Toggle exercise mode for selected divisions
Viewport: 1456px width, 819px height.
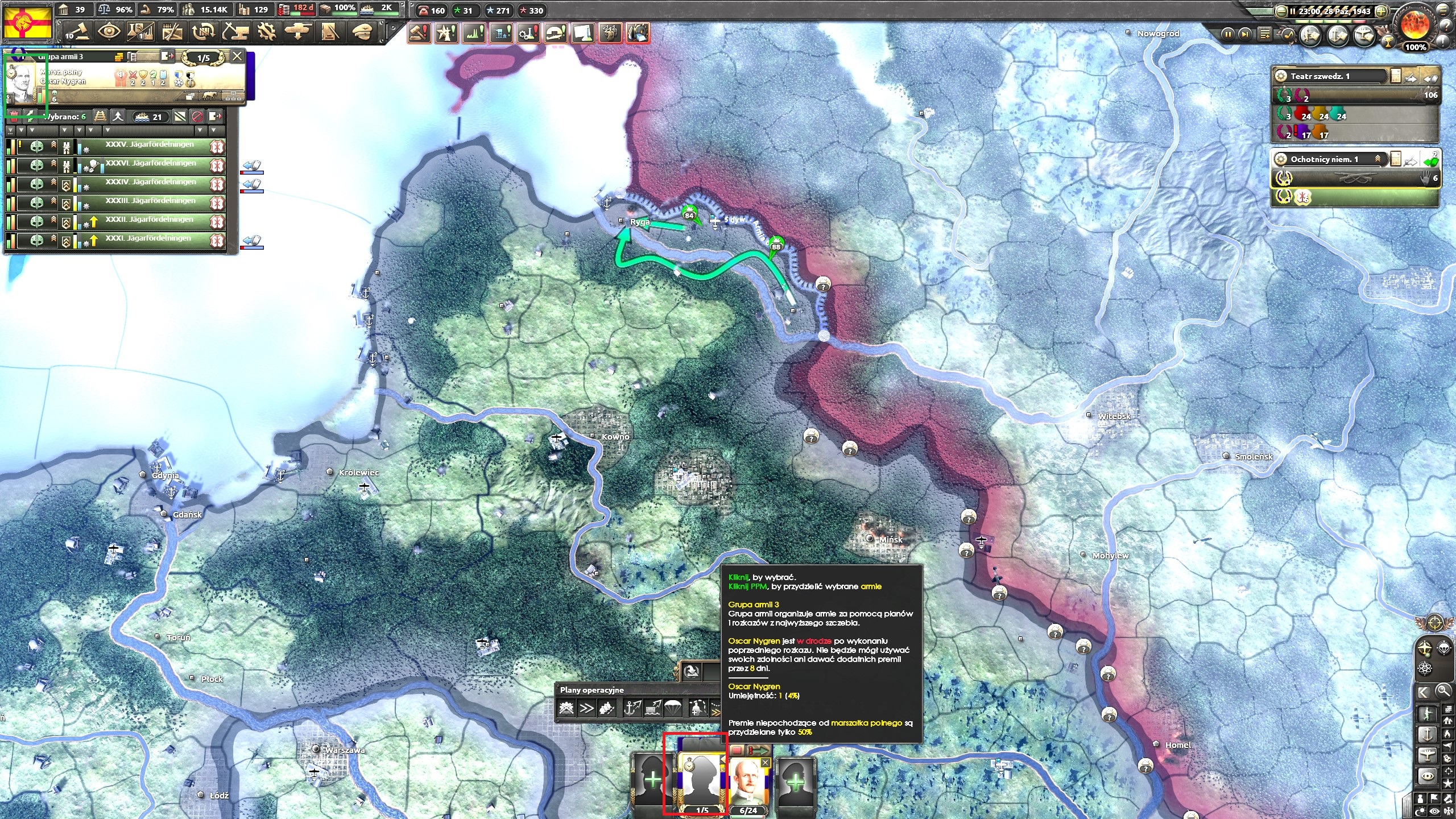[31, 117]
